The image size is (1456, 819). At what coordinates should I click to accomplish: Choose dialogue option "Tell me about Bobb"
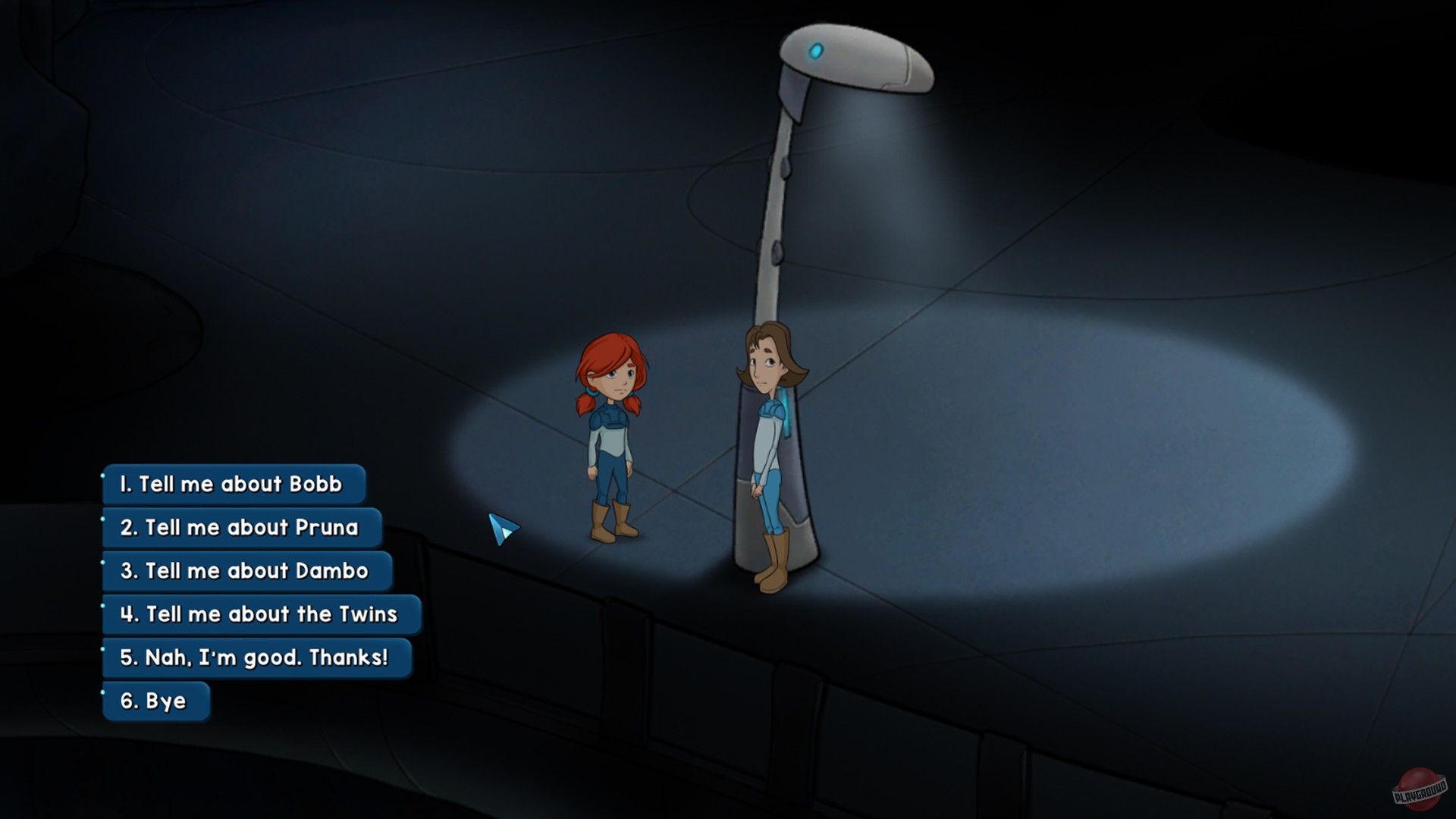click(x=233, y=485)
